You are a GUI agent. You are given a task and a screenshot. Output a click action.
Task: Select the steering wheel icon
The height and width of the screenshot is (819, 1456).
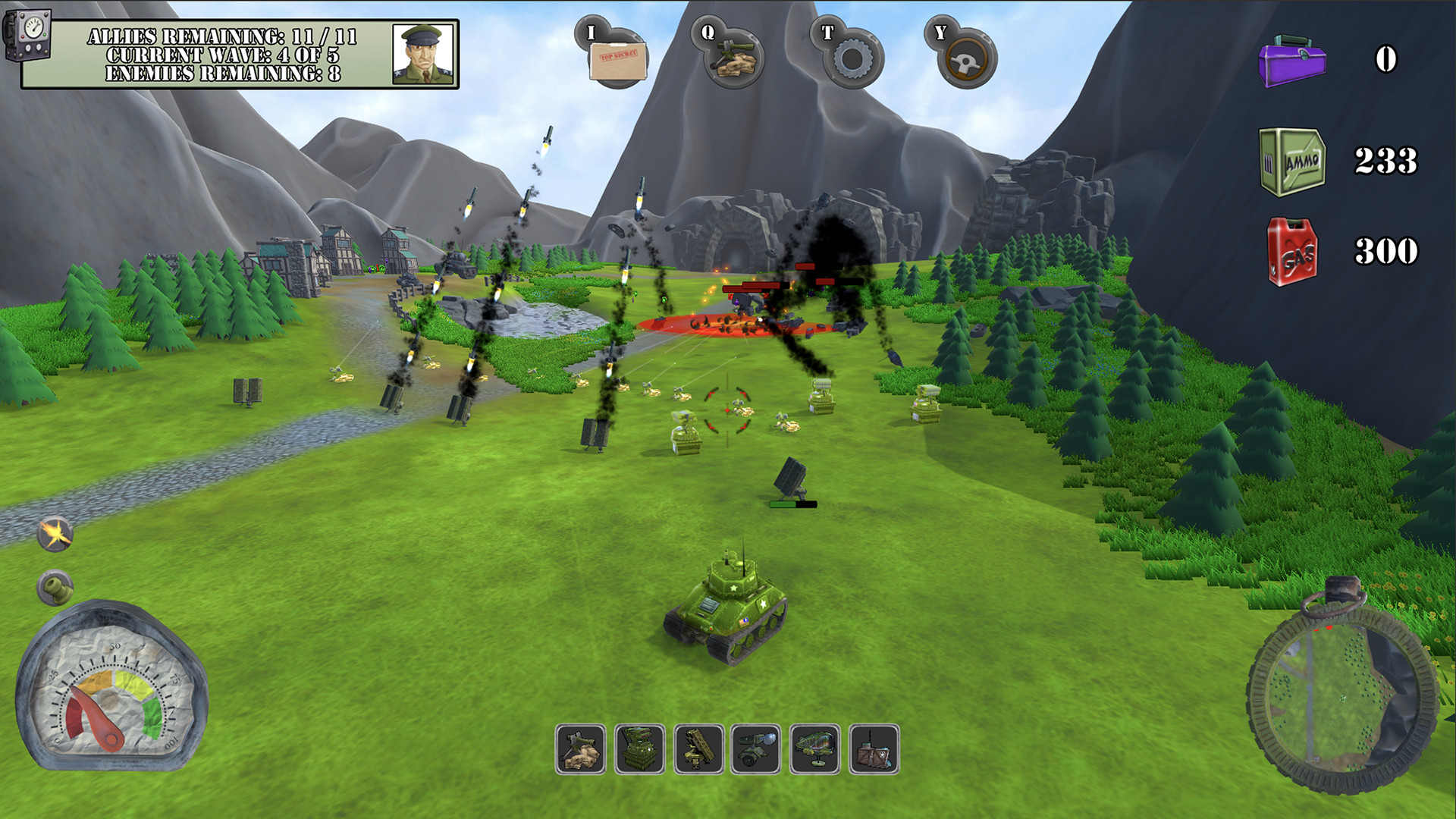click(x=968, y=60)
